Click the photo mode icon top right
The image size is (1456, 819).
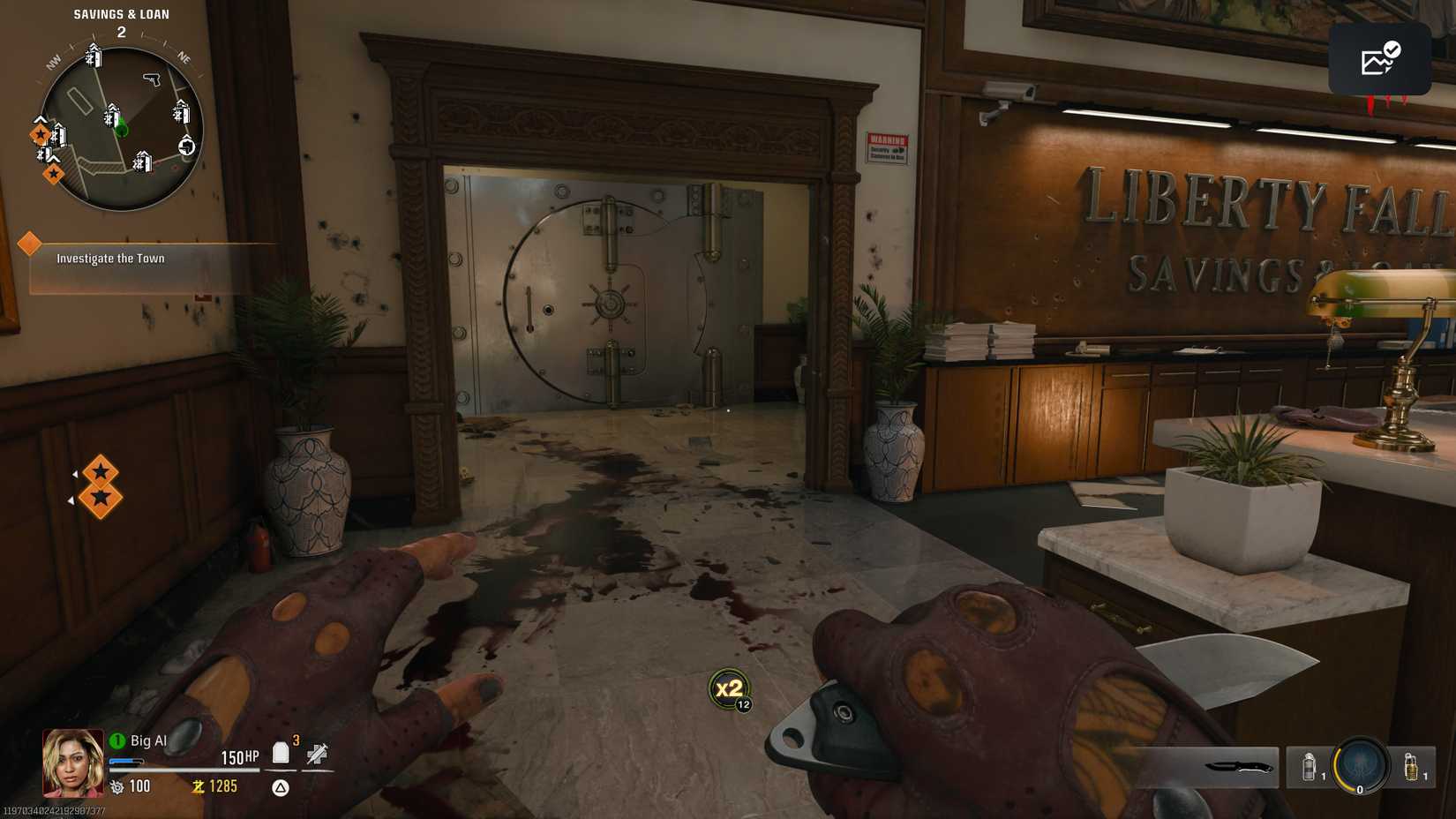pos(1379,60)
